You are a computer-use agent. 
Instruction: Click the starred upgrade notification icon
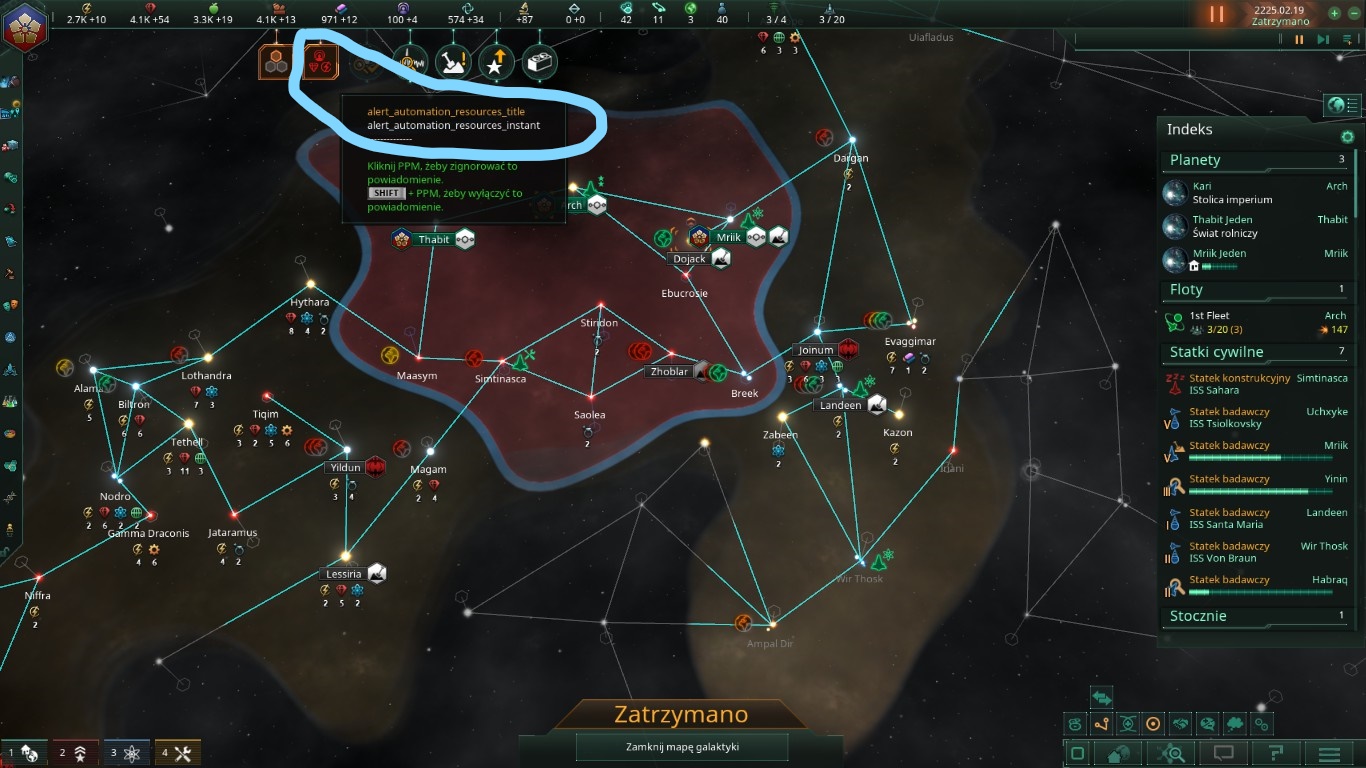[495, 60]
